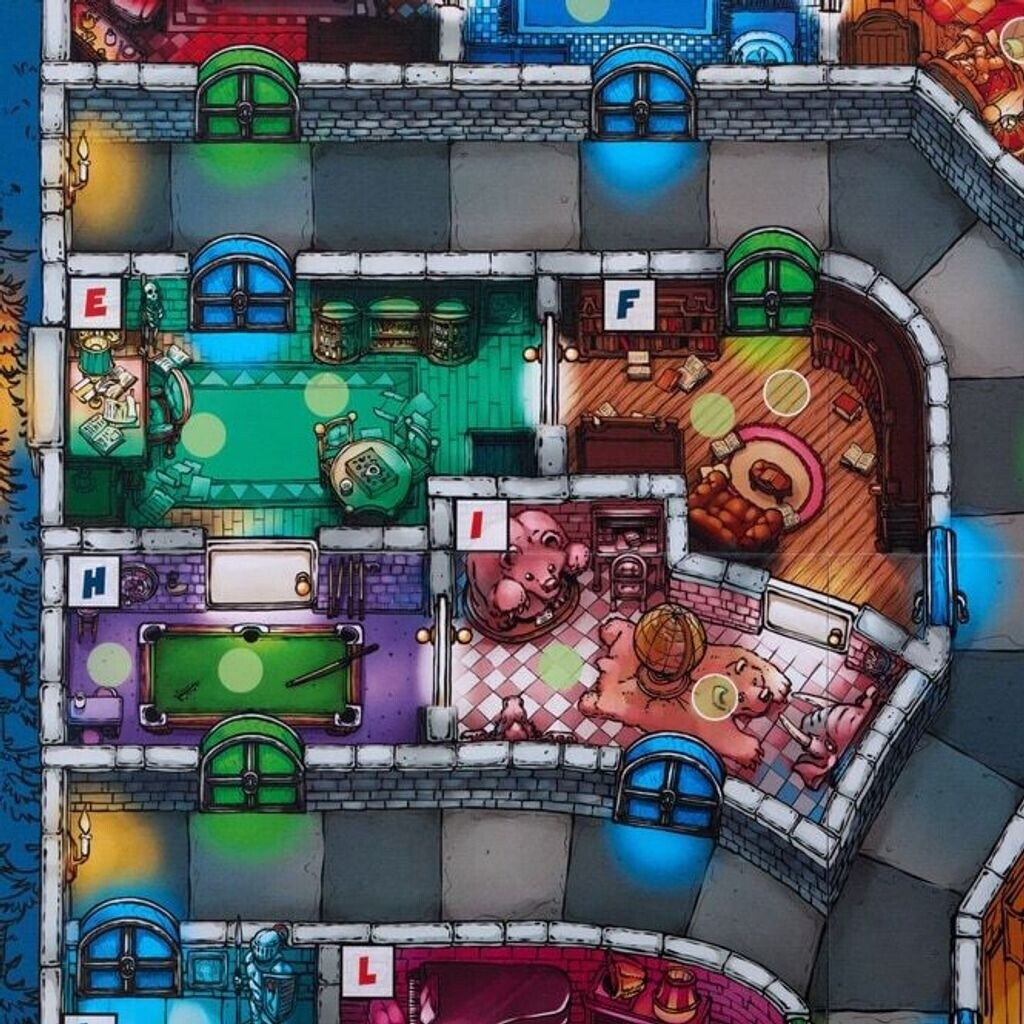Screen dimensions: 1024x1024
Task: Select the room E letter tile
Action: coord(96,302)
